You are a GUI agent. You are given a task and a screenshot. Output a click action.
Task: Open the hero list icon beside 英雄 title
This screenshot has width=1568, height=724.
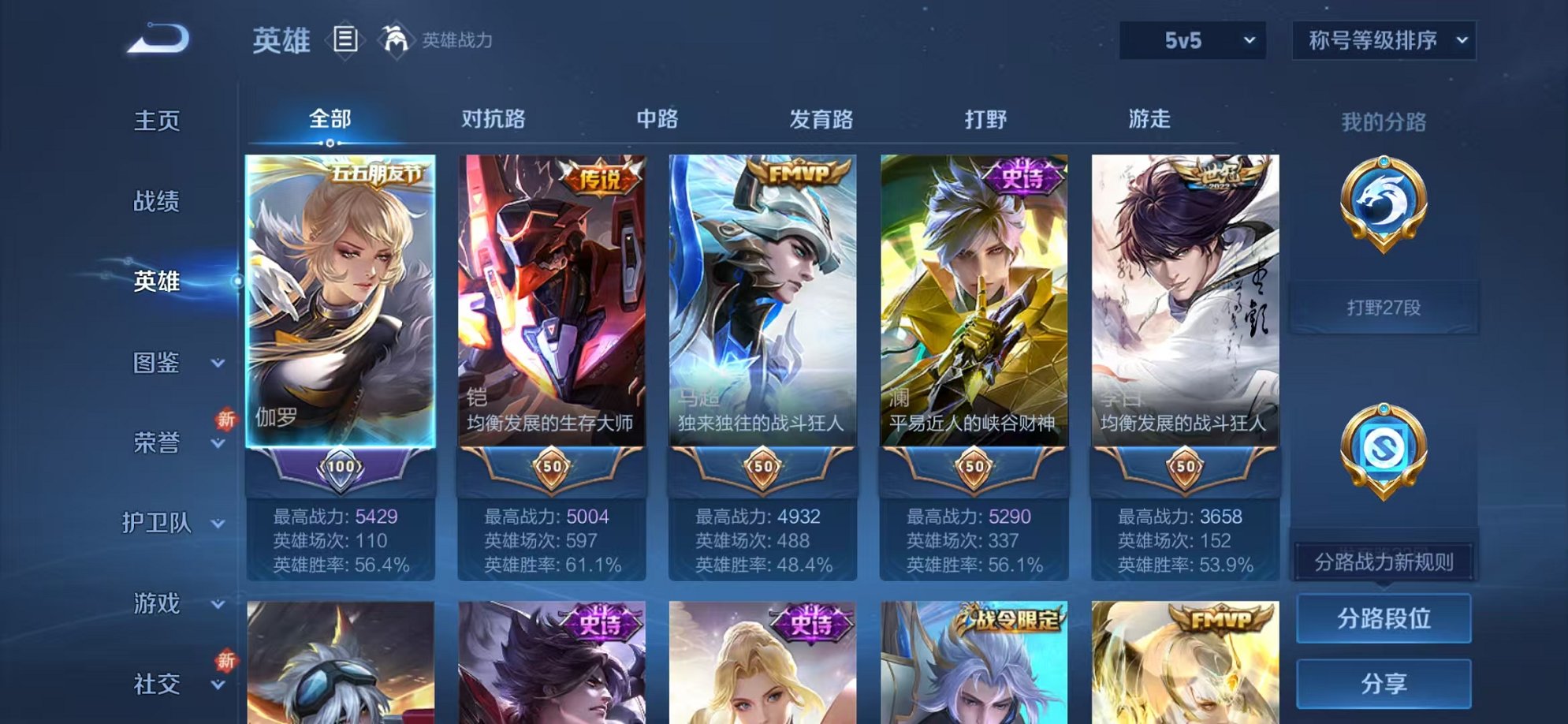[344, 38]
